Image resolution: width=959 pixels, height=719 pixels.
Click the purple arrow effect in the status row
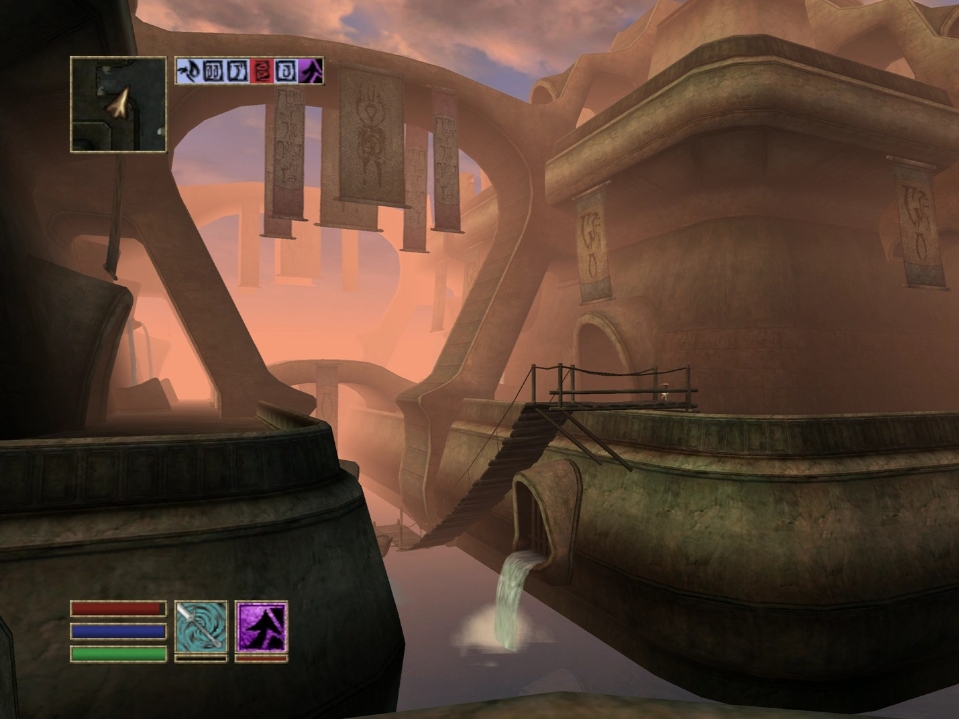coord(311,71)
